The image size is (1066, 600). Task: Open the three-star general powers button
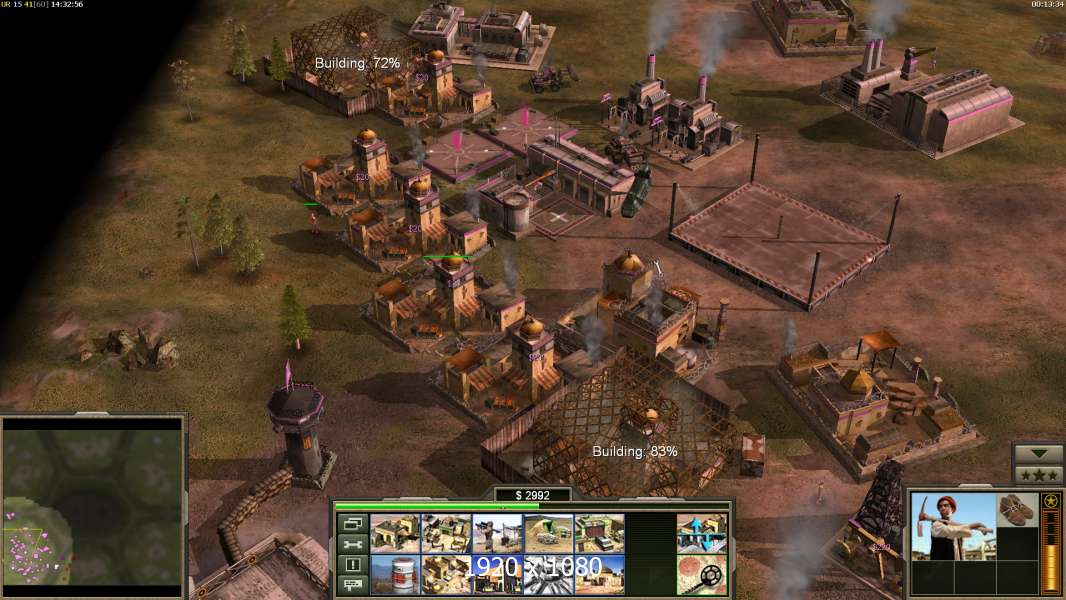pyautogui.click(x=1038, y=474)
